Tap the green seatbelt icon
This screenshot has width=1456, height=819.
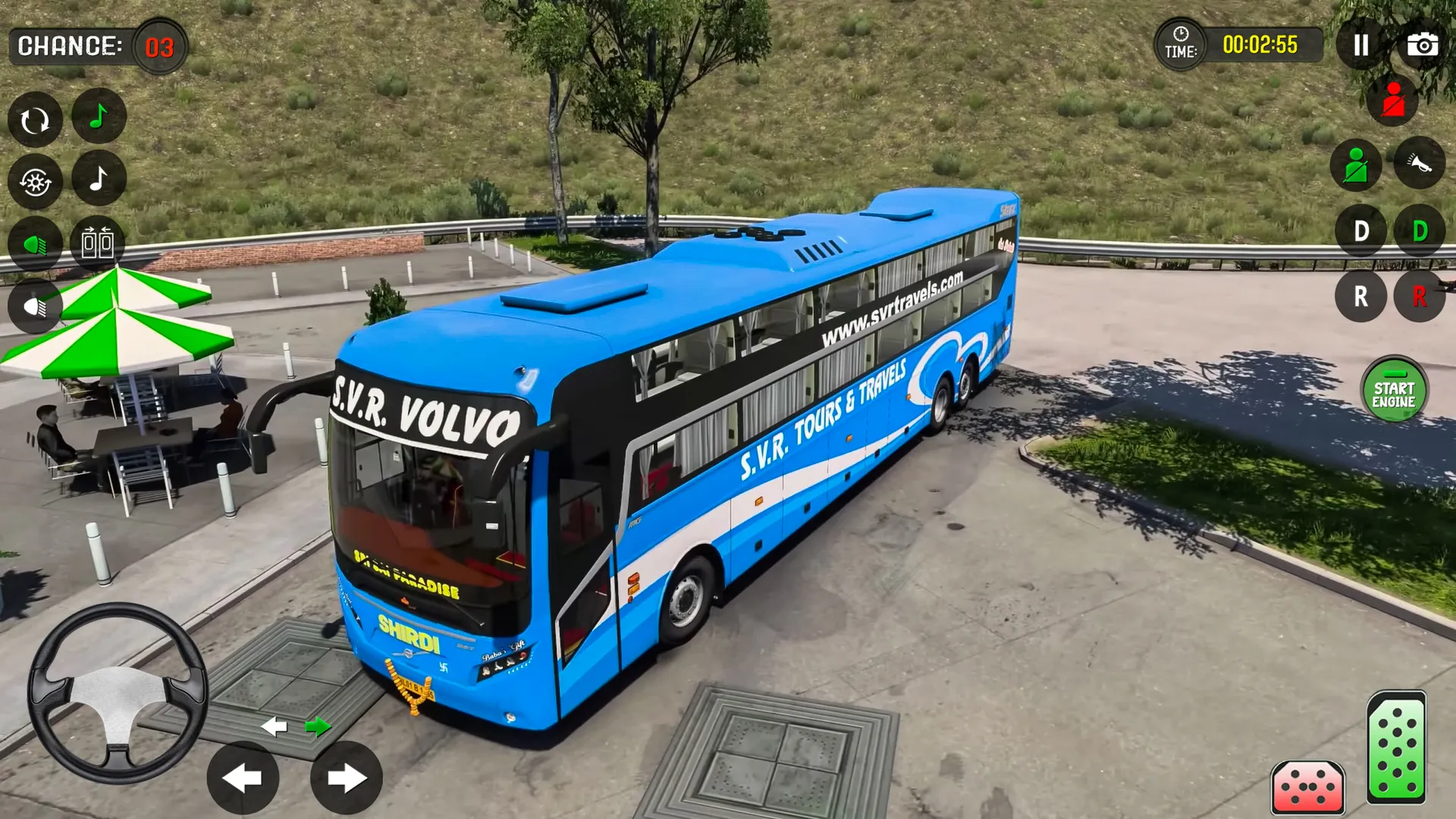click(1356, 165)
